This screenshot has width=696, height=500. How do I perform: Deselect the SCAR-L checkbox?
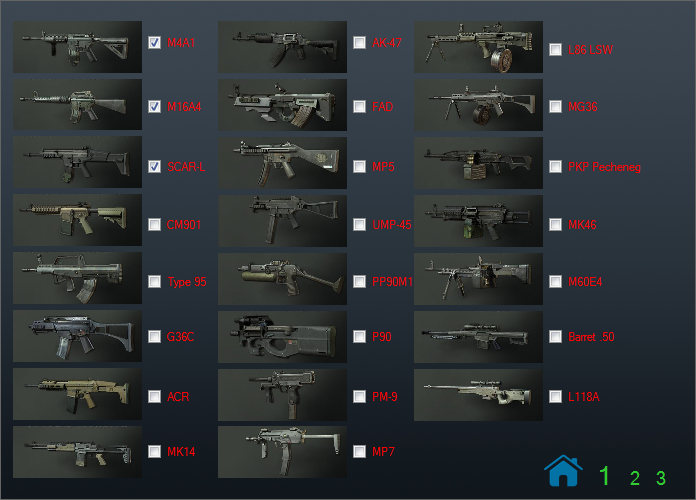pyautogui.click(x=154, y=166)
